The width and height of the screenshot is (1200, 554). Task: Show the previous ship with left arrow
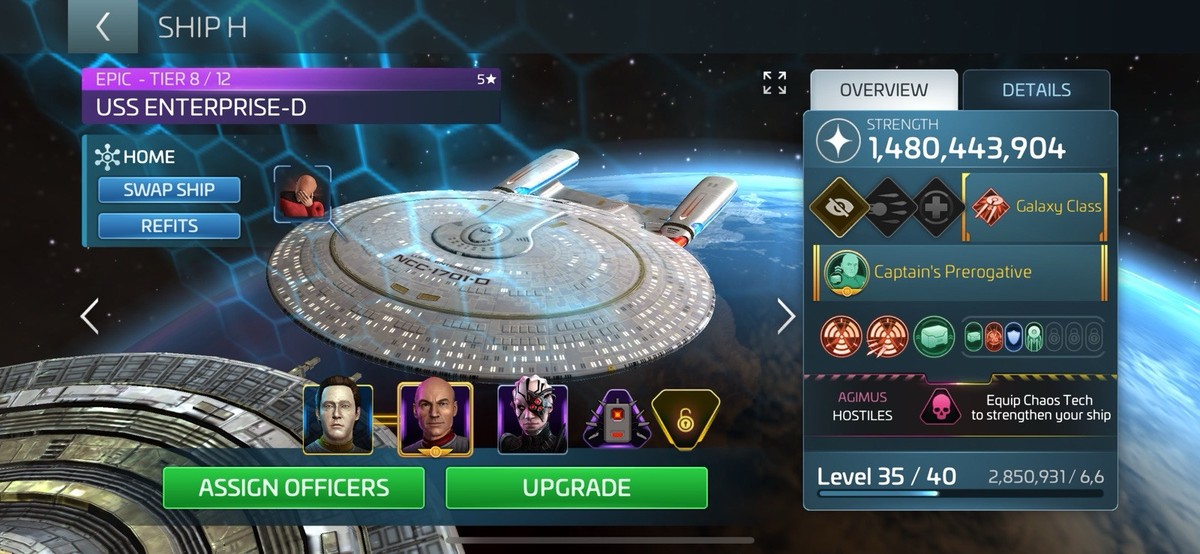click(90, 316)
